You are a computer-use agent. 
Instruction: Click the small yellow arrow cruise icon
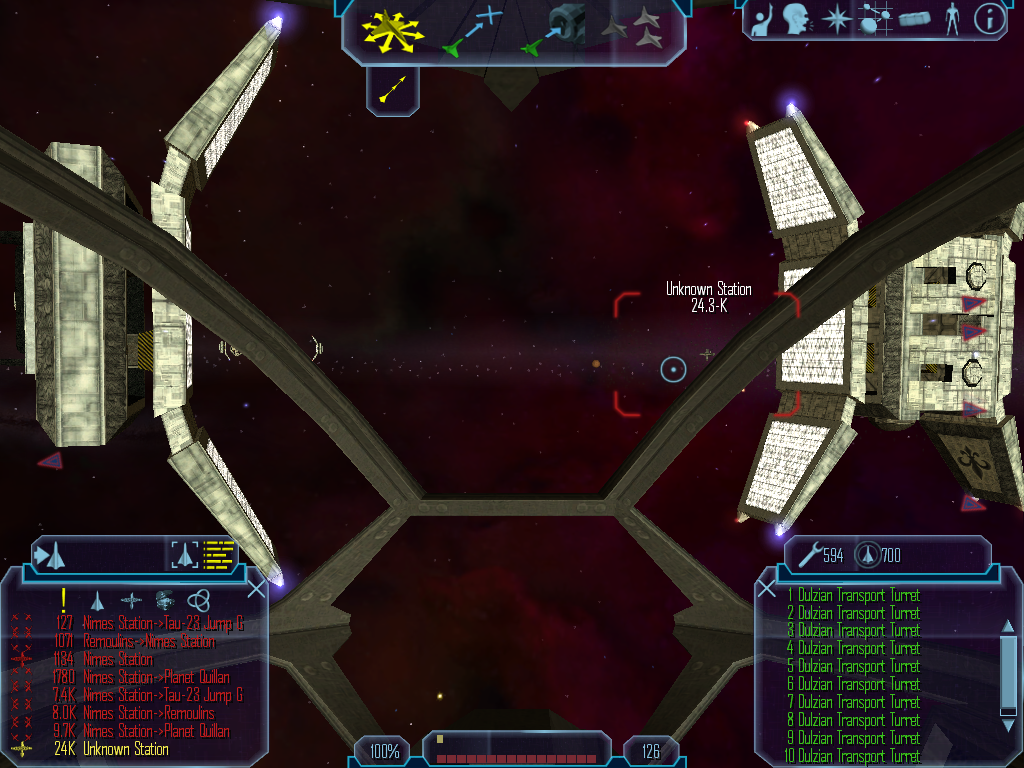(x=393, y=90)
